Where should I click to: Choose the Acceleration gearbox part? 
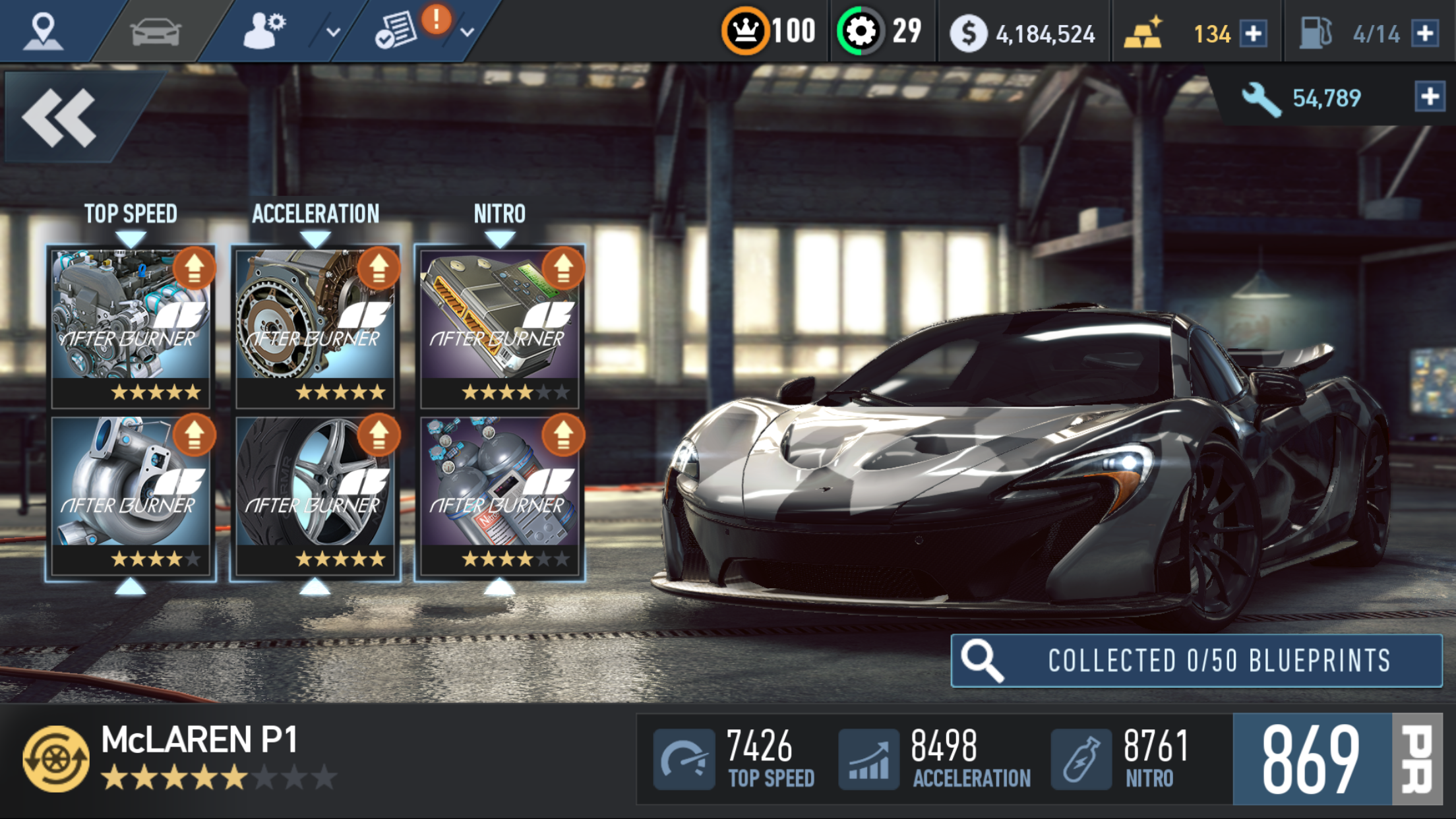coord(315,326)
